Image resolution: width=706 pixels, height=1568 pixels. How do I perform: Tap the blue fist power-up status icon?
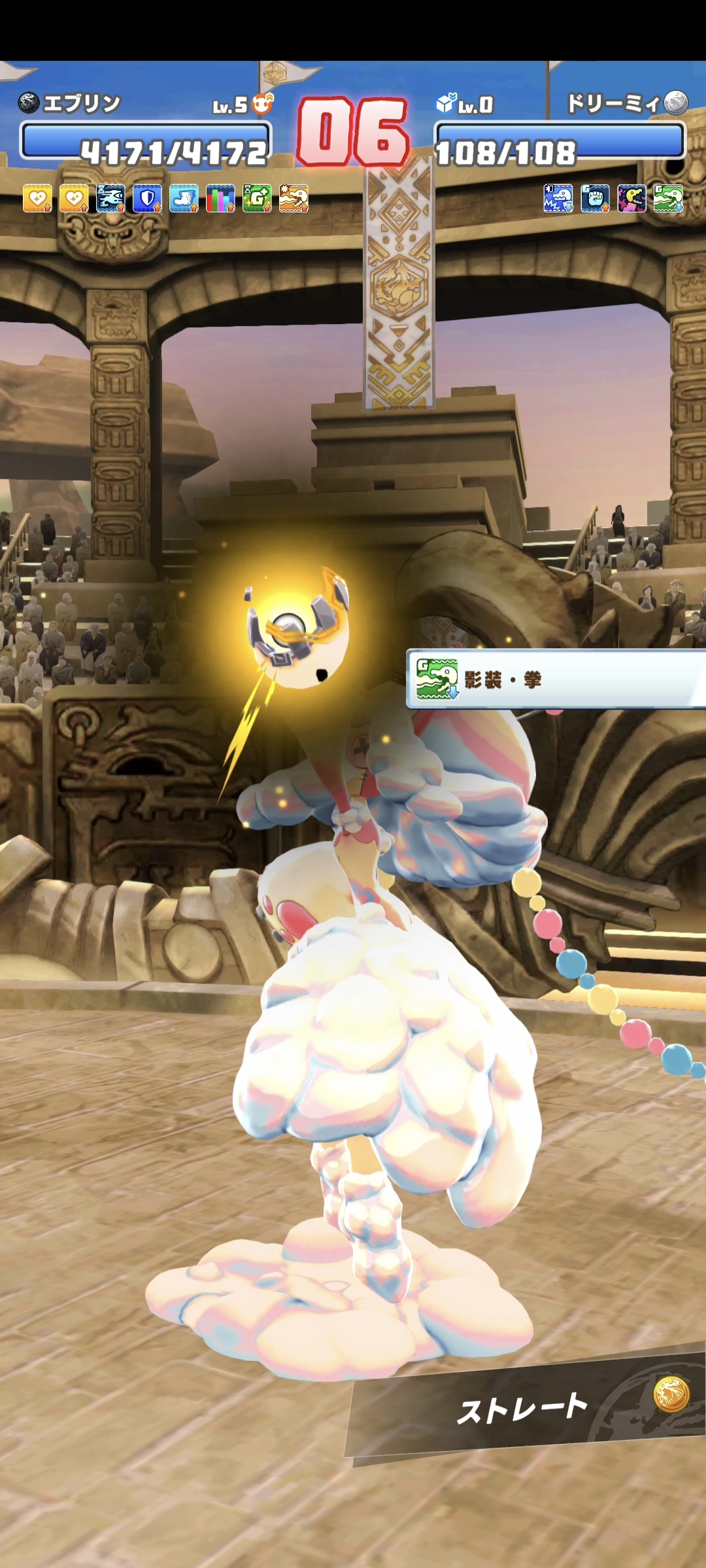coord(595,199)
